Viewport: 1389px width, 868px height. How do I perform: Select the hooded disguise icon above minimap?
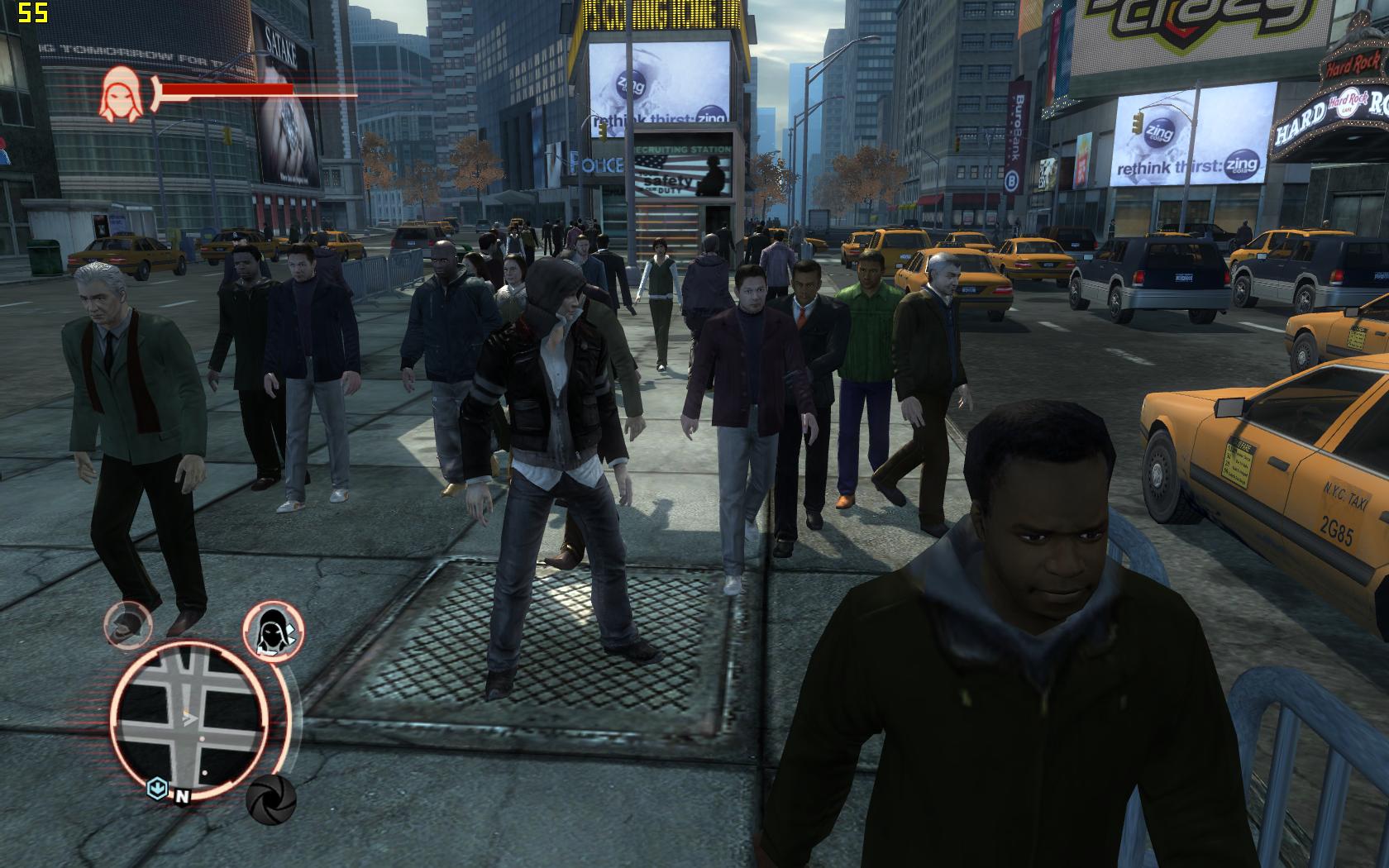click(272, 632)
